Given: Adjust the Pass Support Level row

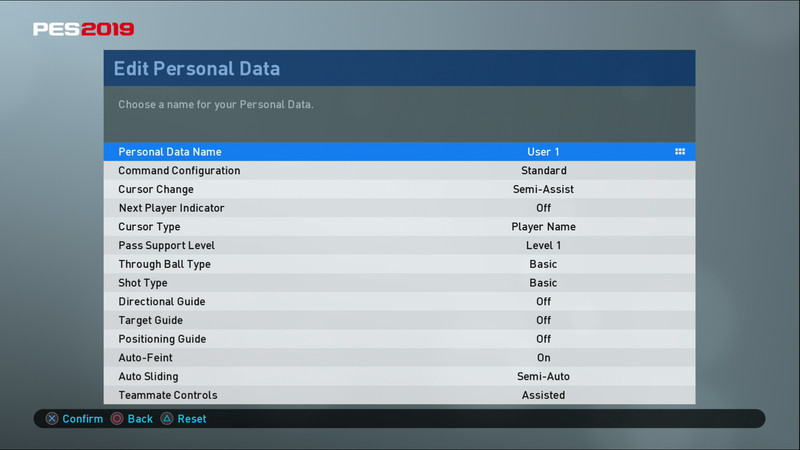Looking at the screenshot, I should click(x=400, y=245).
